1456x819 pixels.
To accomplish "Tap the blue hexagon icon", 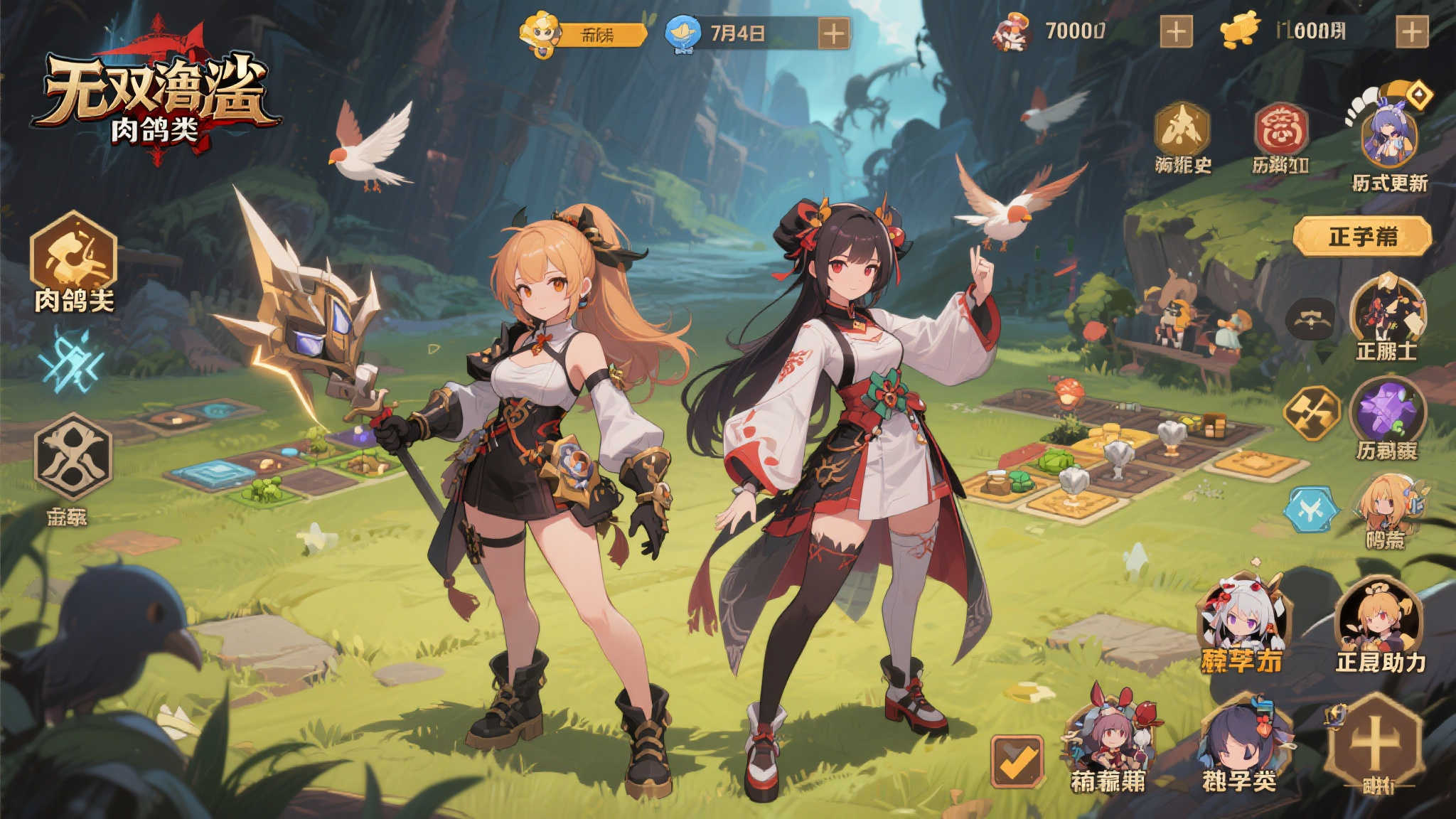I will [x=1310, y=510].
